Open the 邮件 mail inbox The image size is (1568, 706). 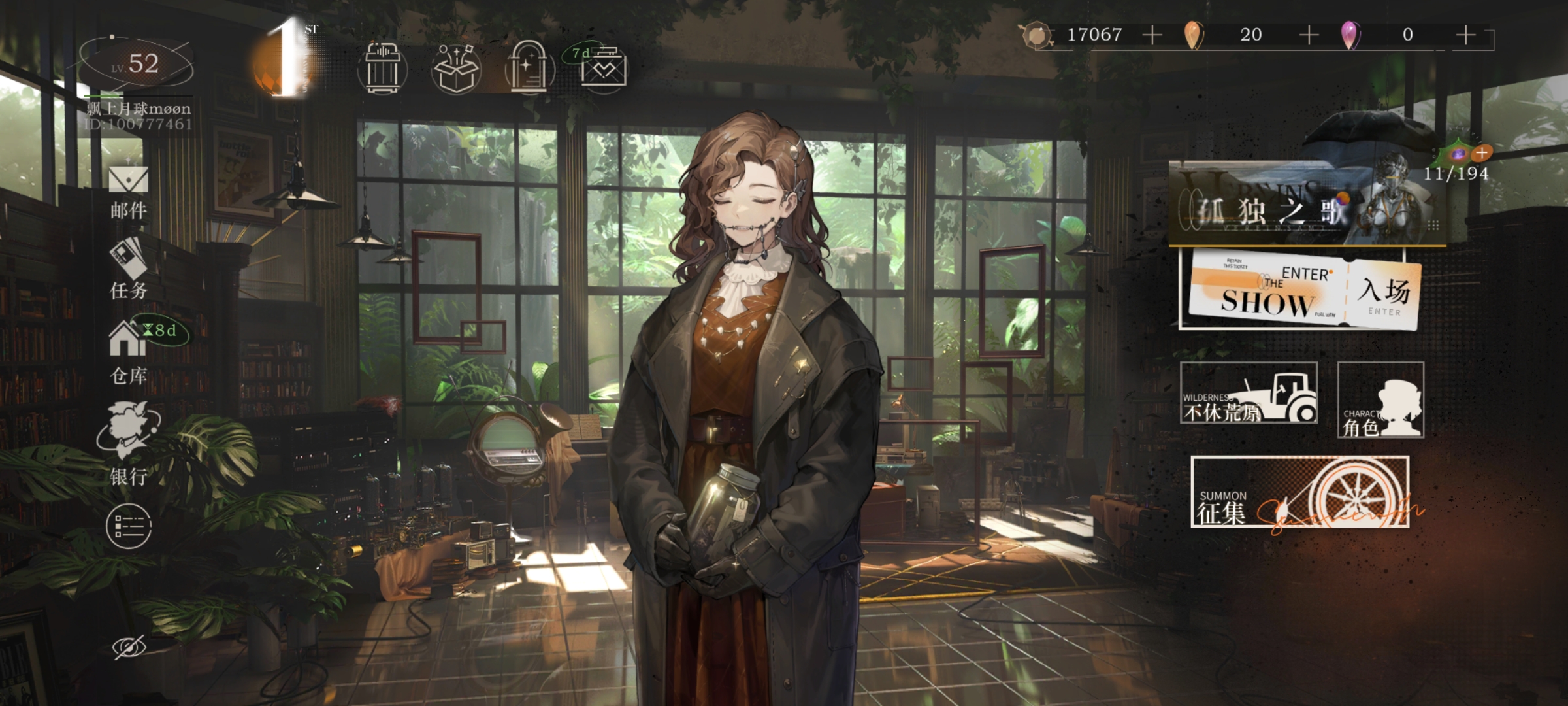pos(129,192)
